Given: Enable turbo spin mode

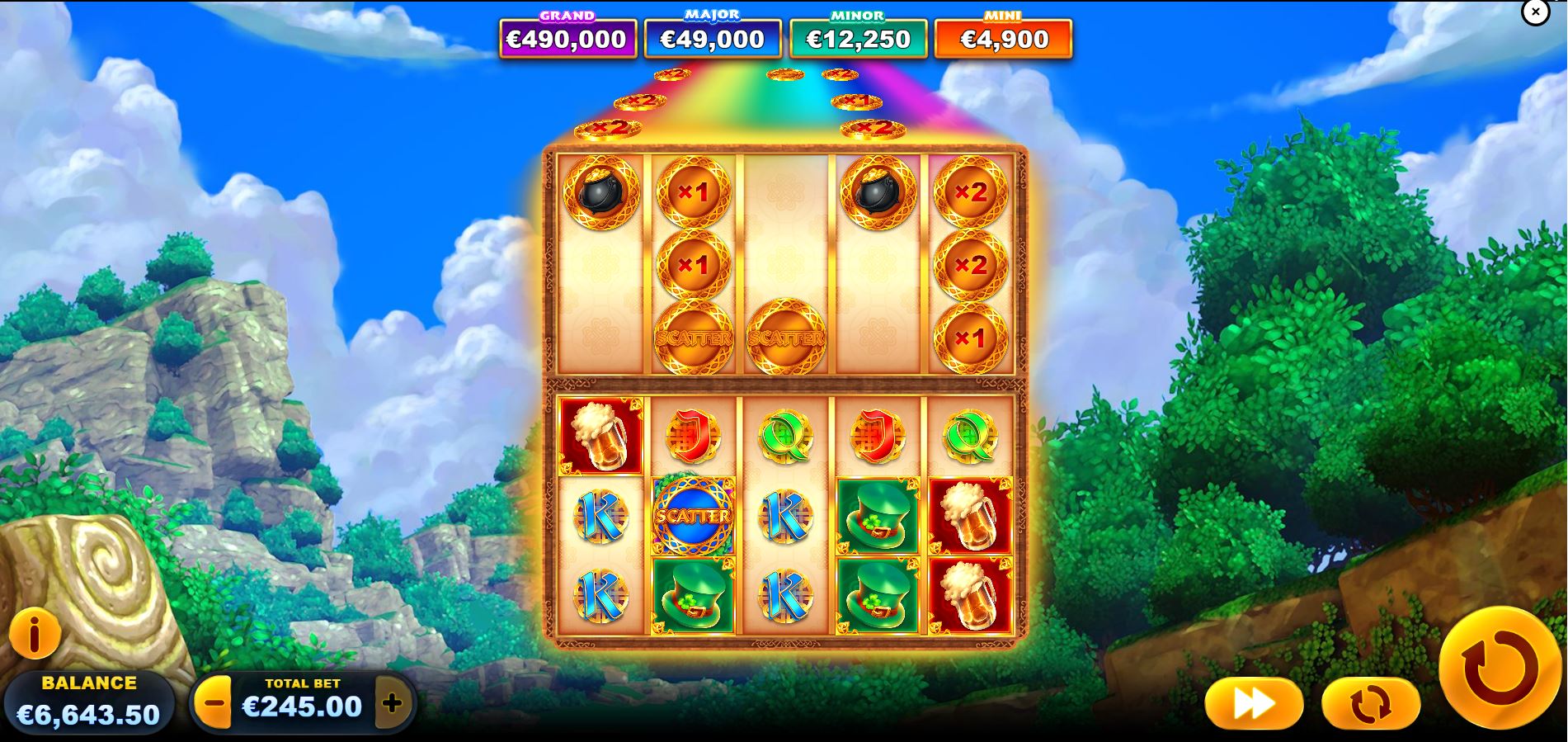Looking at the screenshot, I should point(1253,702).
